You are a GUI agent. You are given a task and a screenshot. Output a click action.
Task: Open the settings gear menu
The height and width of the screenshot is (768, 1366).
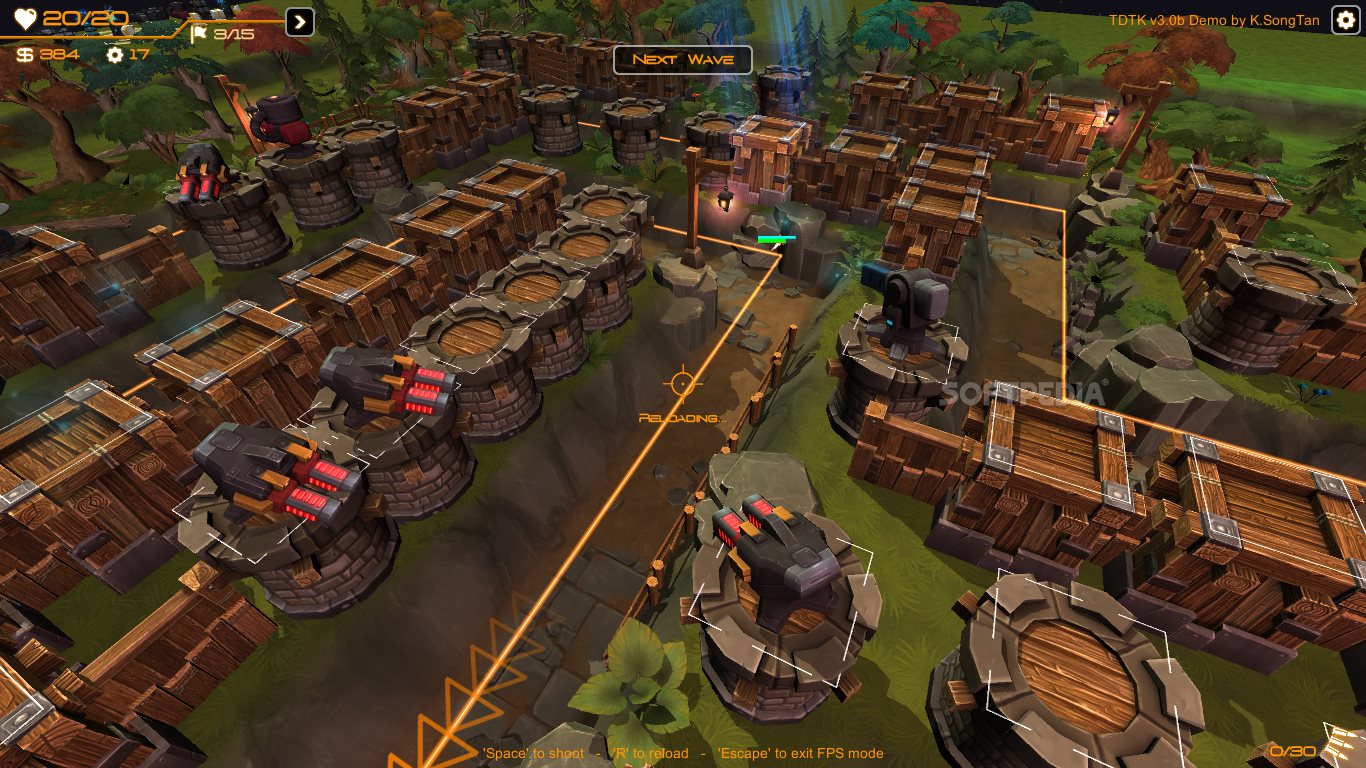coord(1345,21)
